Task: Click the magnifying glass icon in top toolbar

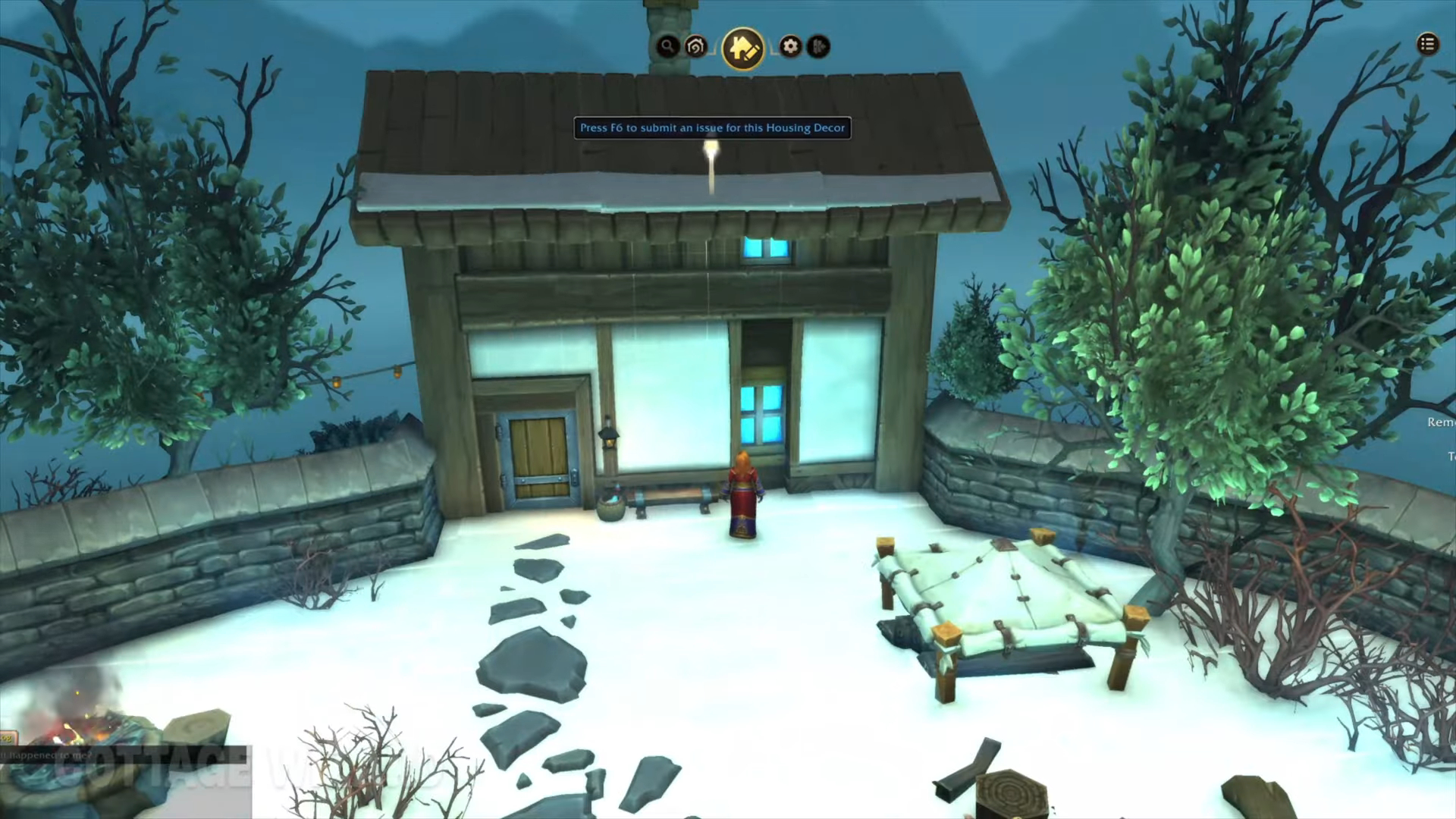Action: coord(667,46)
